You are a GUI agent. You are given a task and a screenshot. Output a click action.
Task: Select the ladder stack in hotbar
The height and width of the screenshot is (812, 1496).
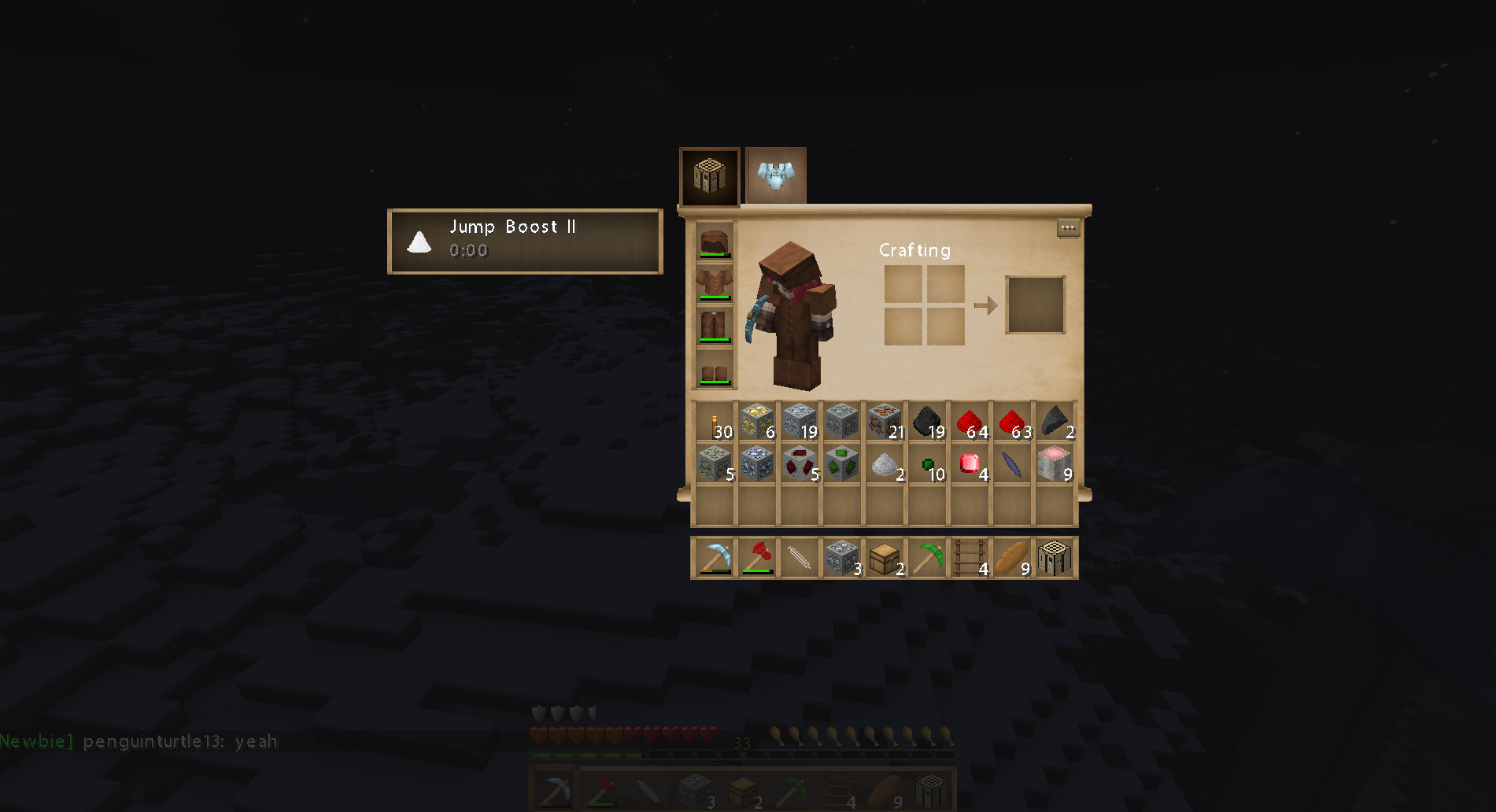coord(970,559)
